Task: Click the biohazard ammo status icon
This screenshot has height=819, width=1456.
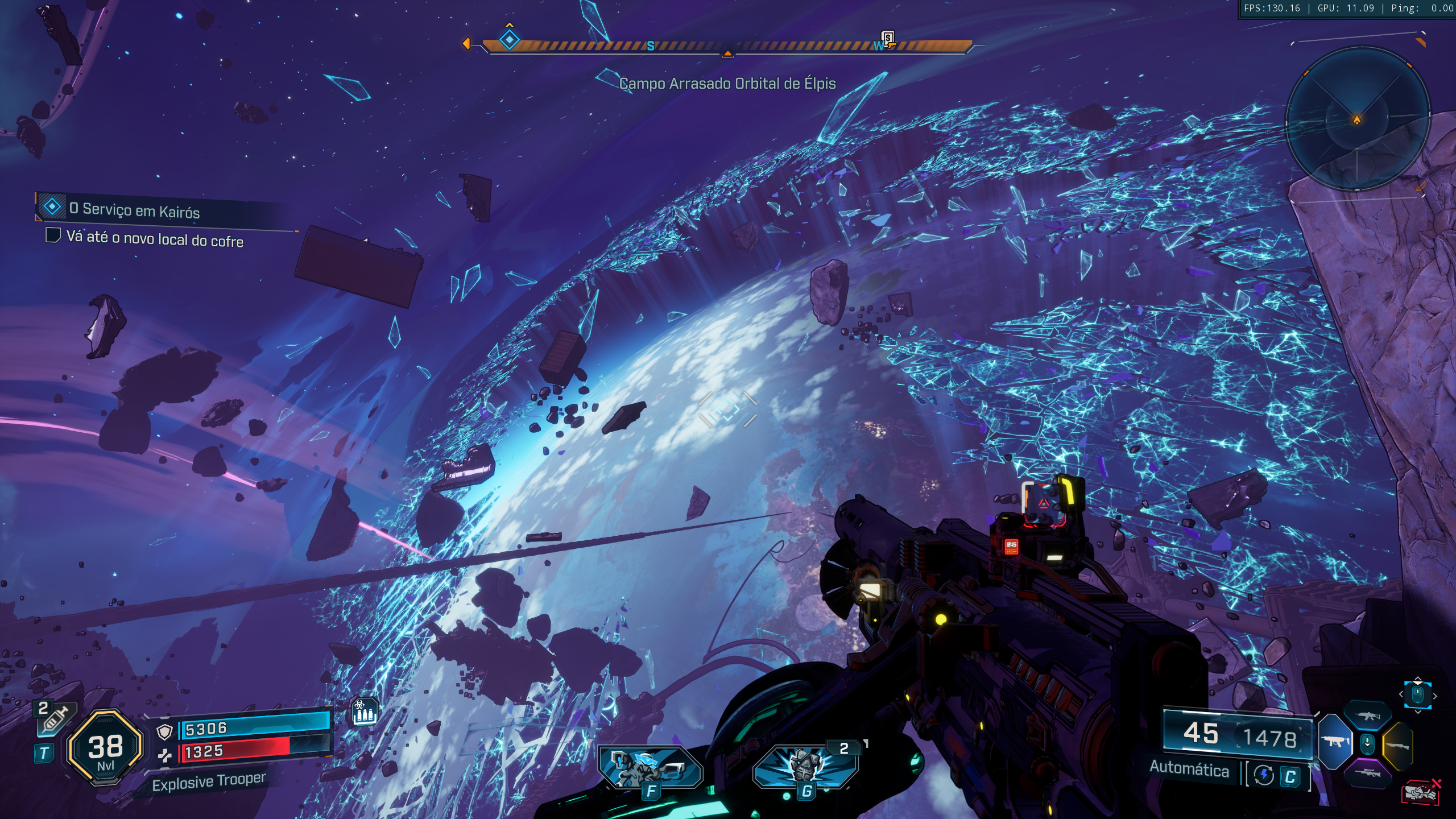Action: (365, 712)
